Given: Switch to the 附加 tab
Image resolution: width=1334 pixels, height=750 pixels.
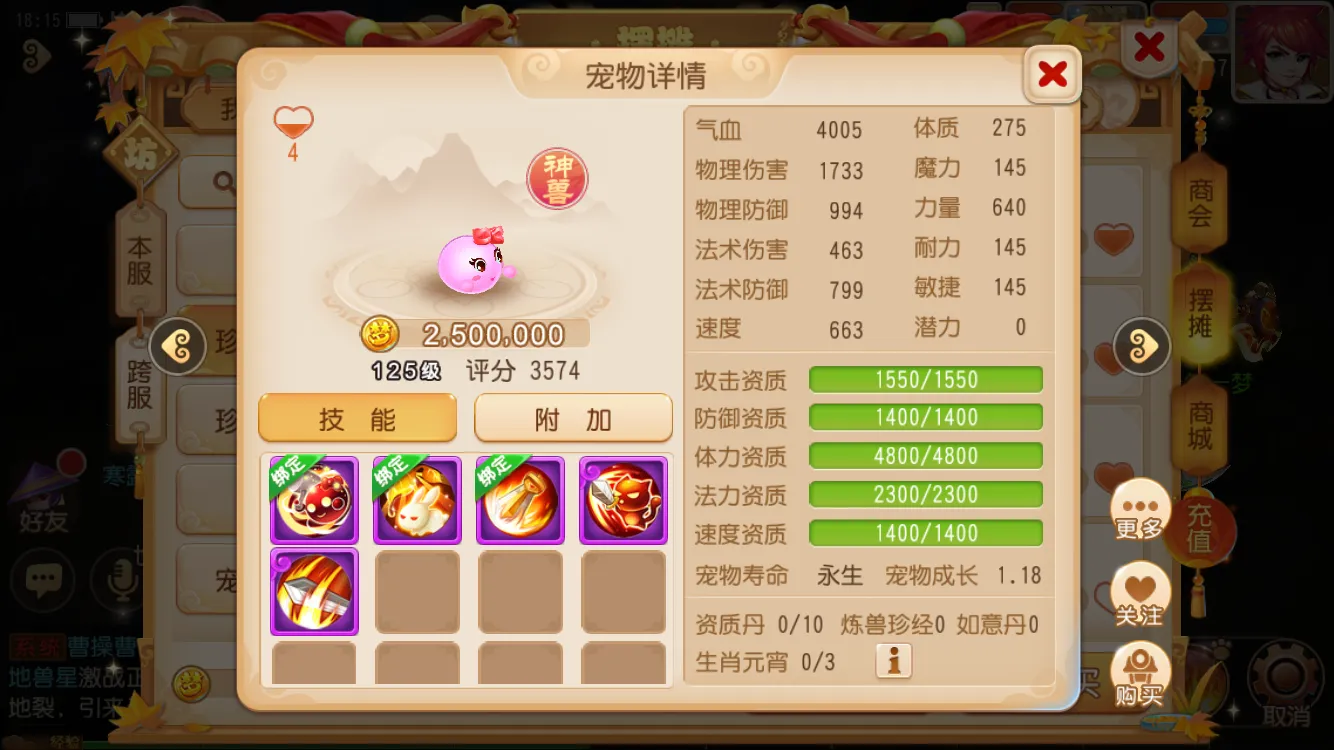Looking at the screenshot, I should (572, 418).
